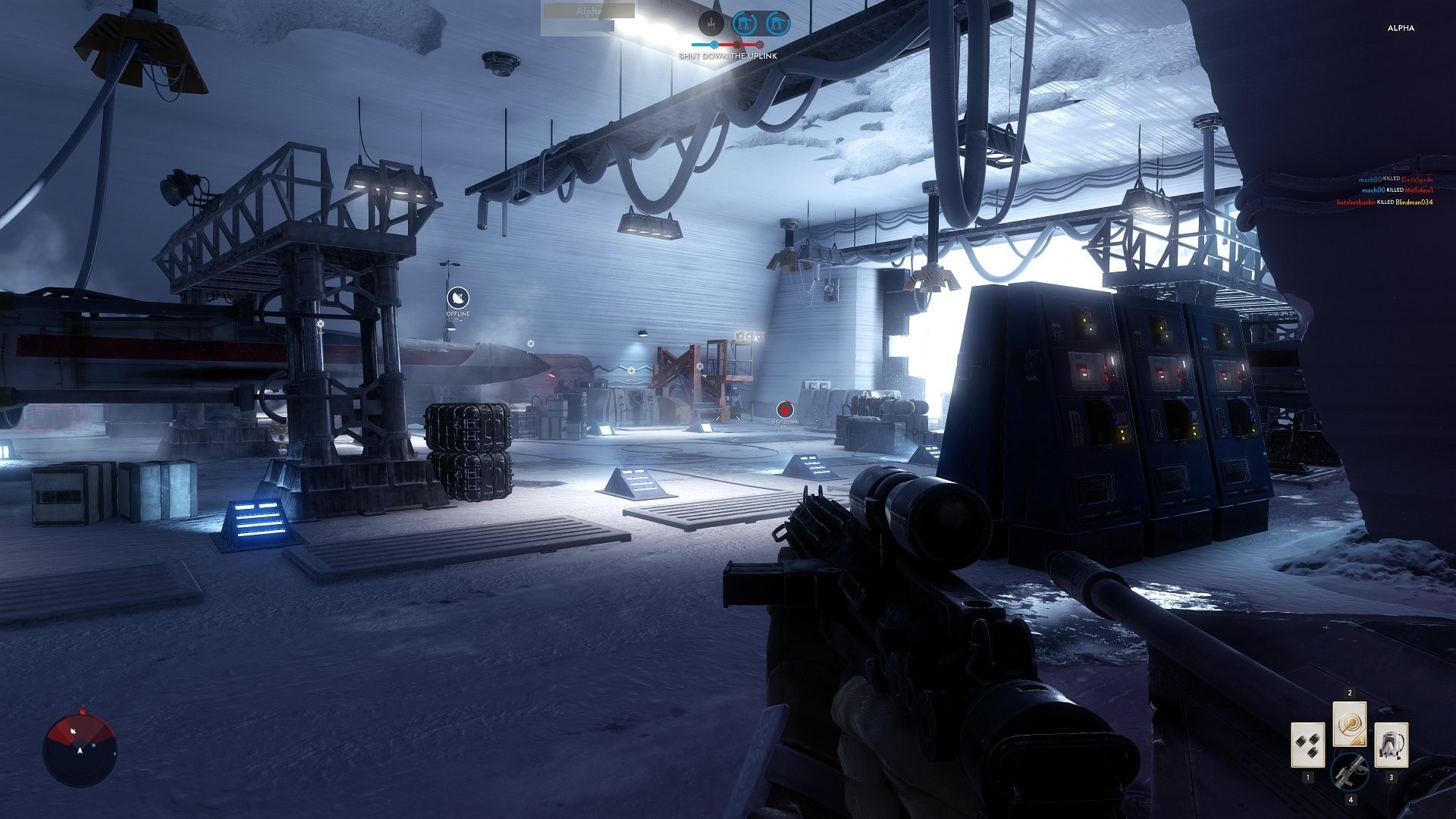The height and width of the screenshot is (819, 1456).
Task: Click the scoped rifle icon in slot 4
Action: (1351, 773)
